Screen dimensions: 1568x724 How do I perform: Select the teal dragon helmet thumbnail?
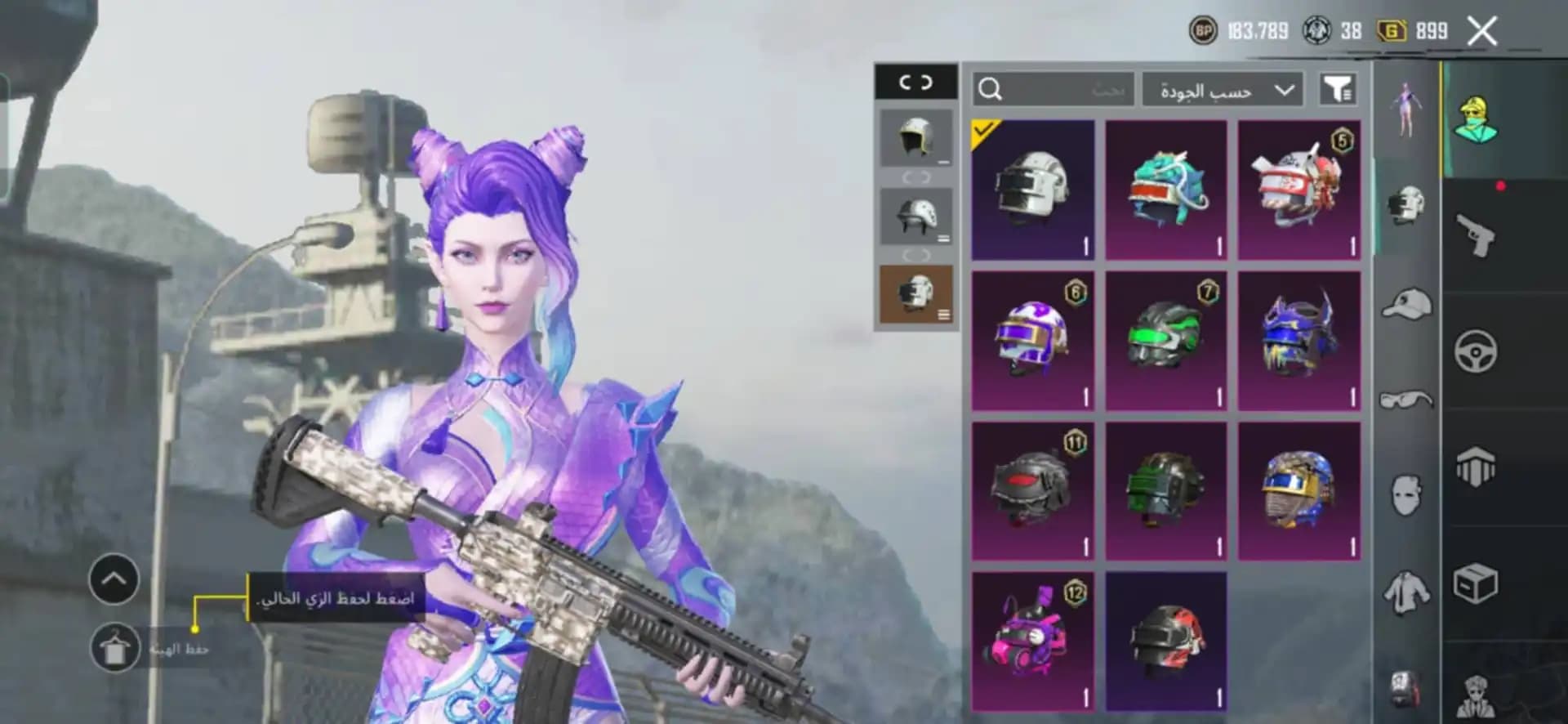point(1165,188)
